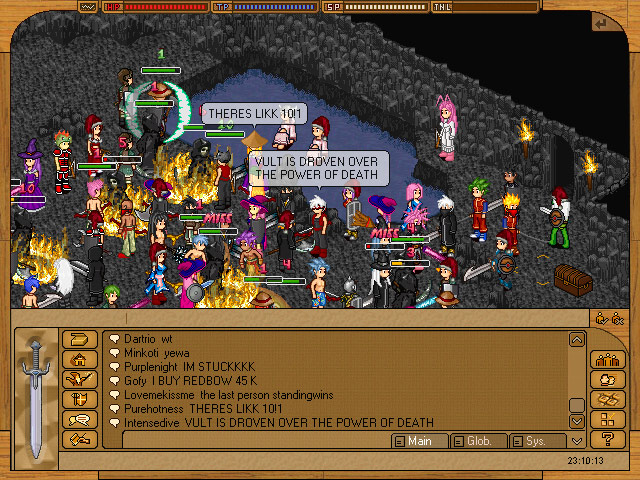Open the Glob. chat tab
Viewport: 640px width, 480px height.
(x=478, y=441)
